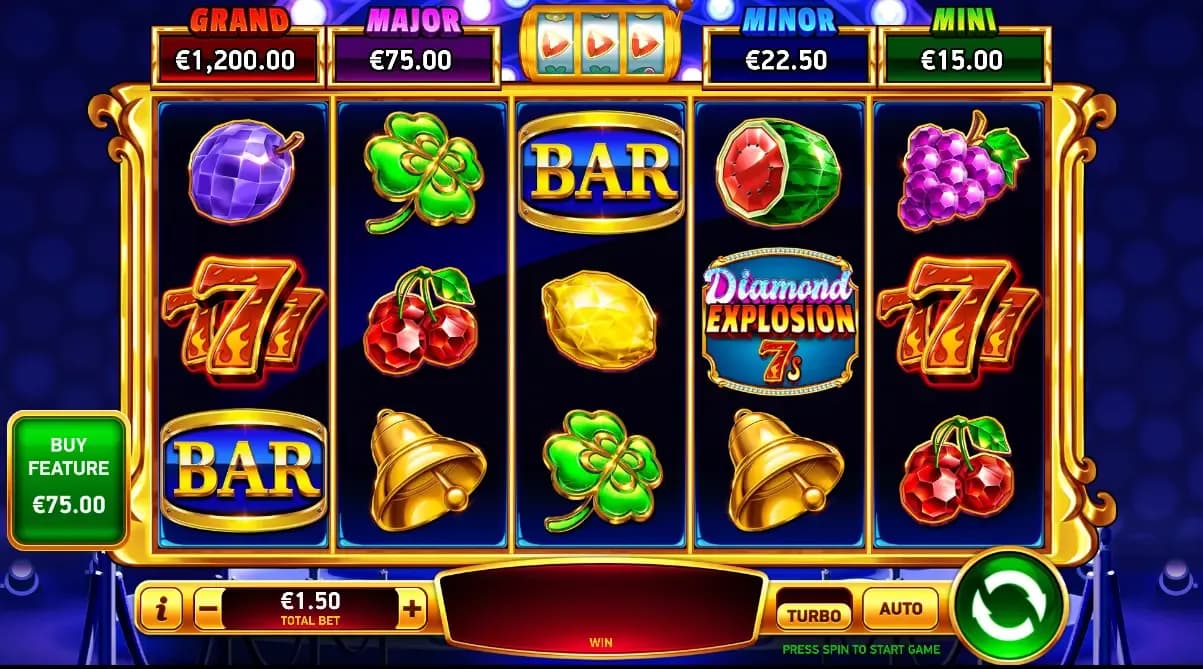
Task: Decrease total bet with minus button
Action: pyautogui.click(x=206, y=607)
